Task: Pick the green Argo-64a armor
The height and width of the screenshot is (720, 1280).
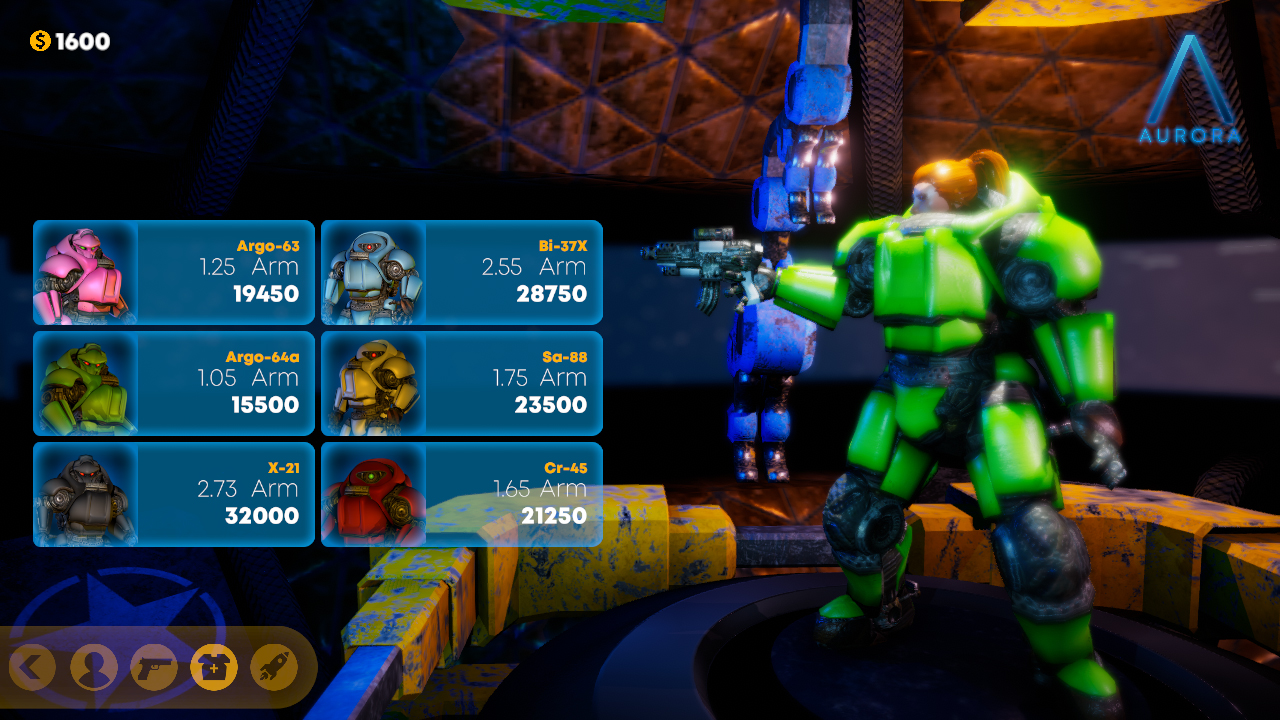Action: coord(174,384)
